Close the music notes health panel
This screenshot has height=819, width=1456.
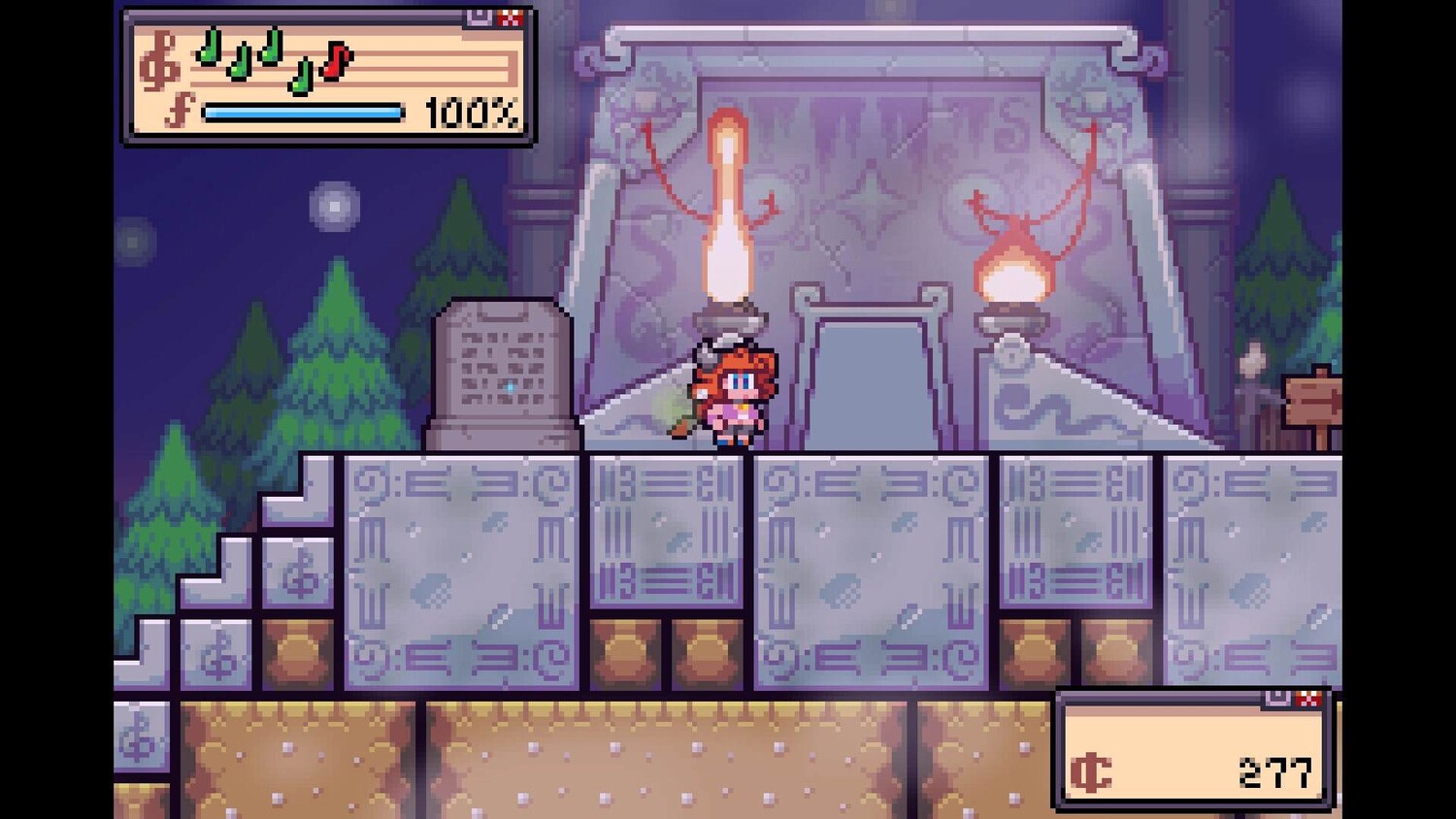[x=511, y=17]
